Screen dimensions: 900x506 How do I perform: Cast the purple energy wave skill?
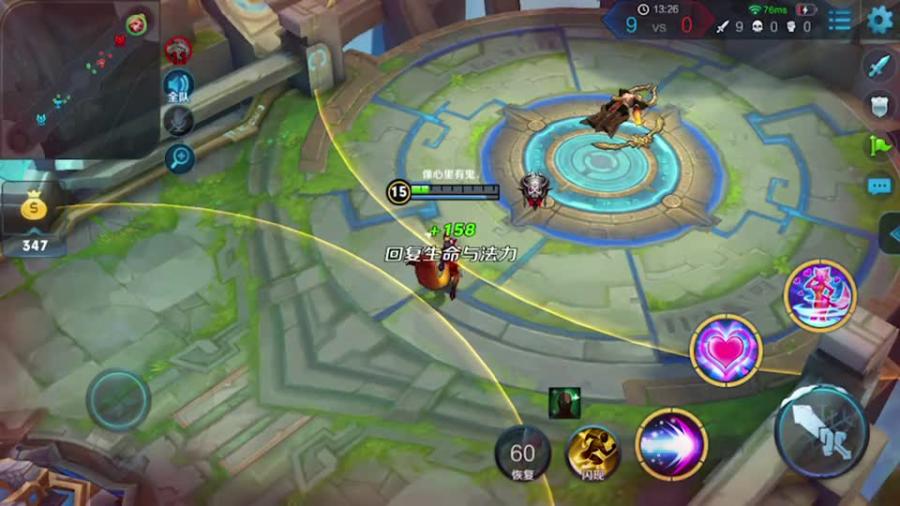point(671,444)
